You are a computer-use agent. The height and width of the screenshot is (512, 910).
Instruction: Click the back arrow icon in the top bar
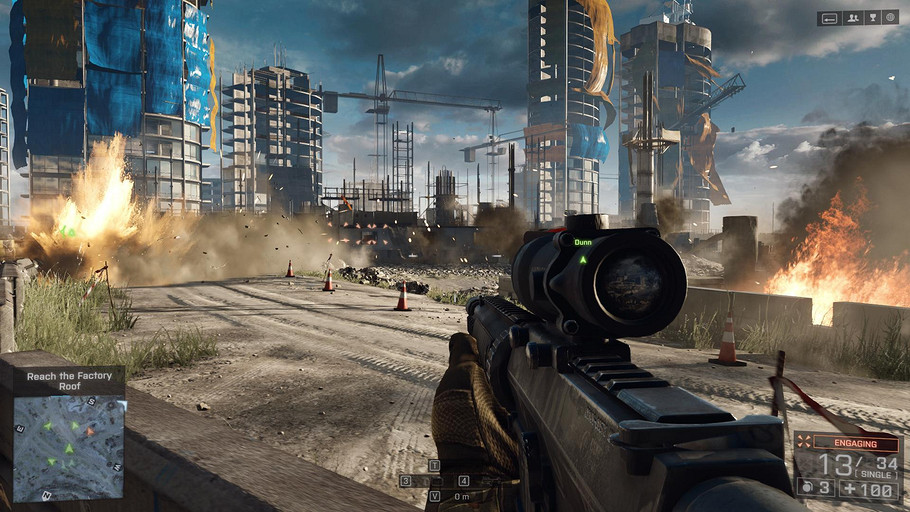tap(830, 18)
